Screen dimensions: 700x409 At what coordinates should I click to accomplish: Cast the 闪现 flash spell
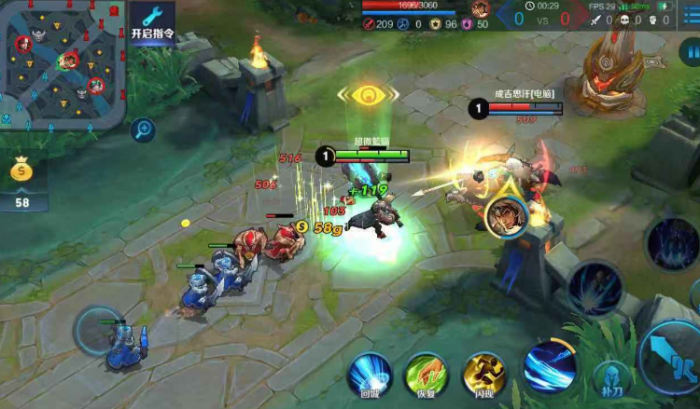484,374
